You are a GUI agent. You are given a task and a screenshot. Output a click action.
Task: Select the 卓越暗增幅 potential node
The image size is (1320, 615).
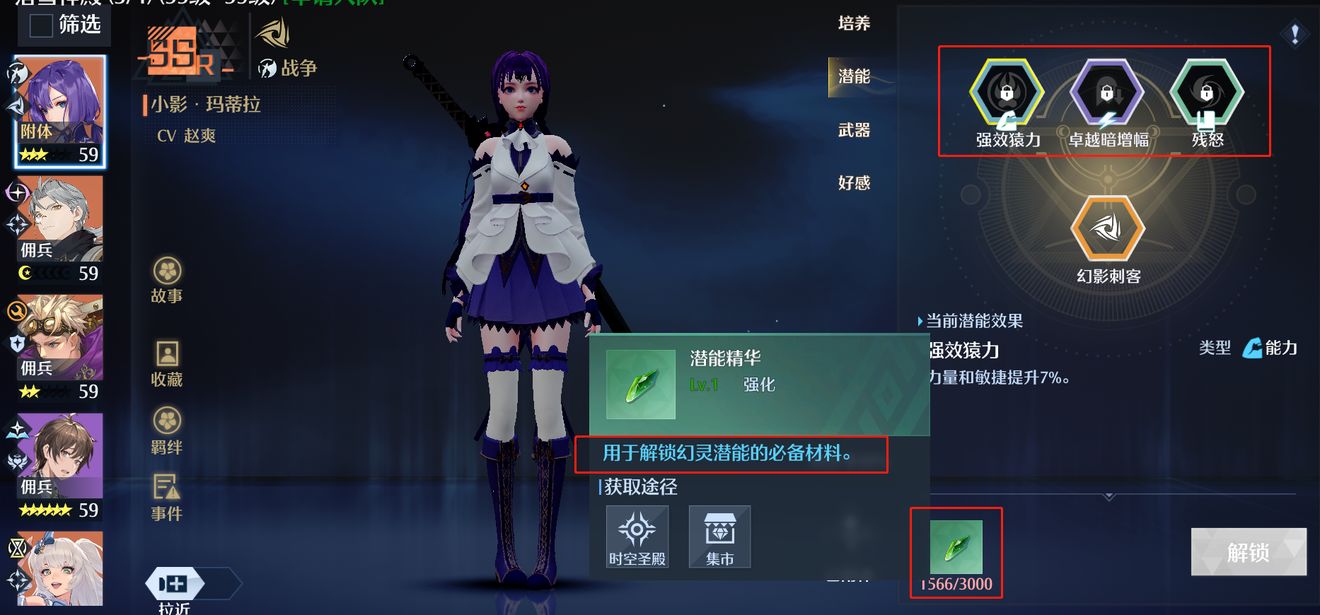(x=1107, y=94)
